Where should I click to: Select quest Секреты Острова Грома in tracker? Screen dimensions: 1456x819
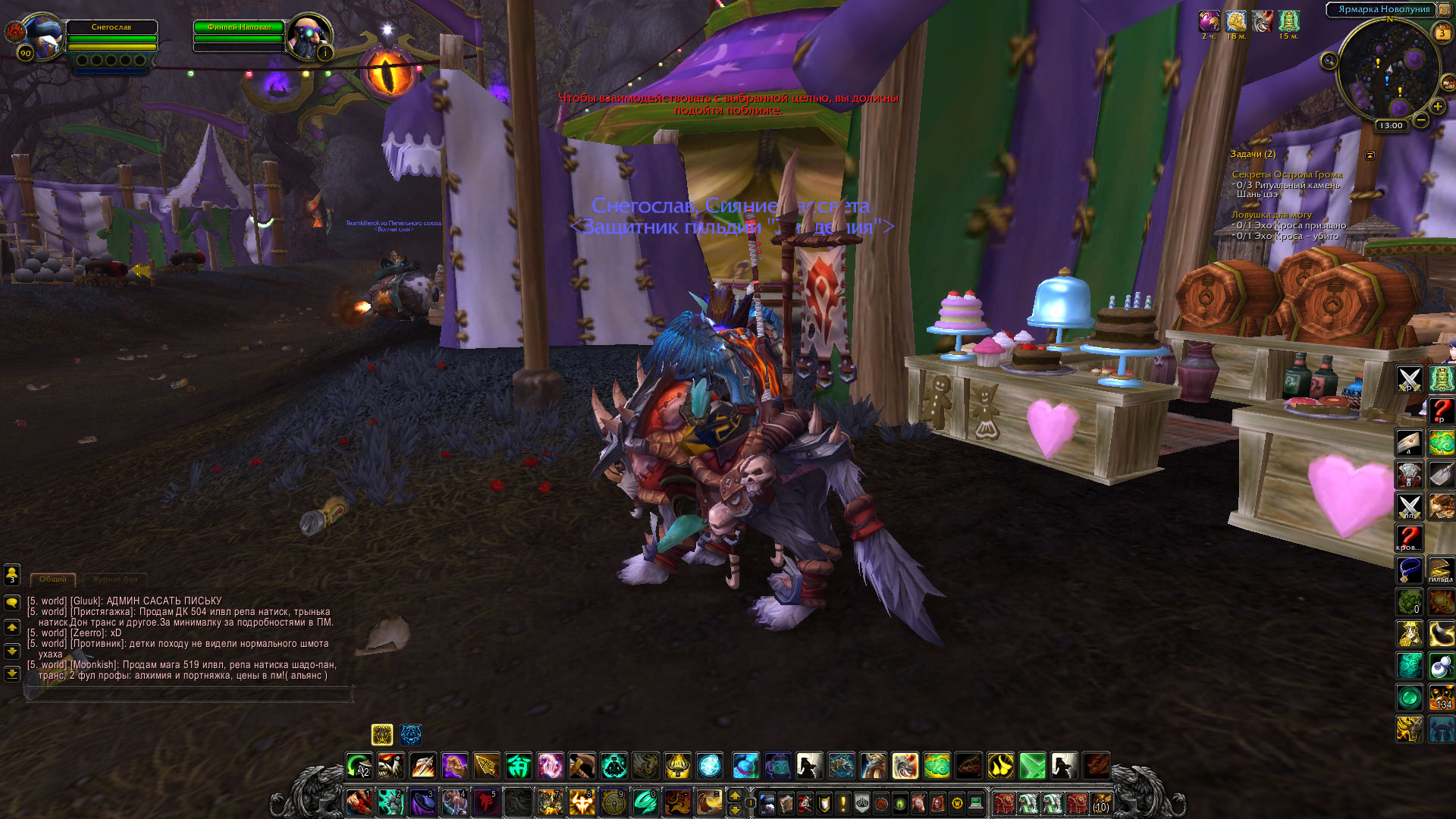point(1286,174)
